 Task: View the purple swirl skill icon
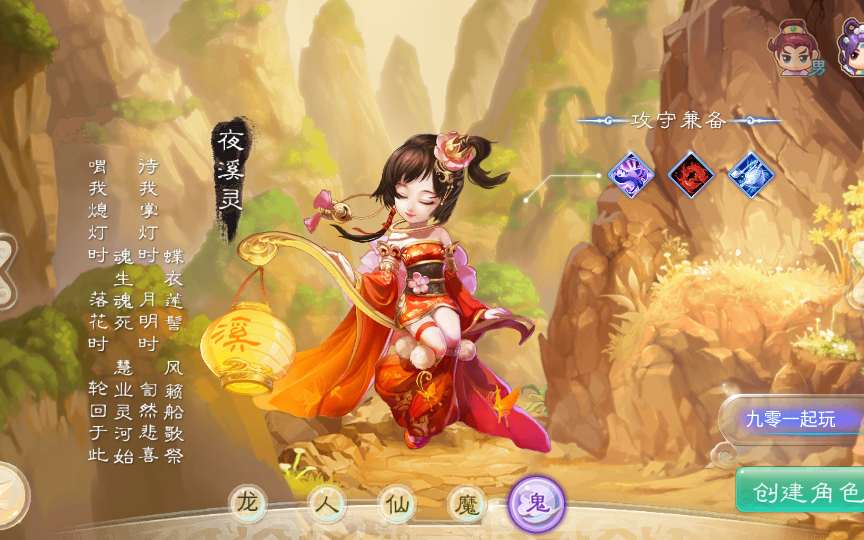[631, 174]
